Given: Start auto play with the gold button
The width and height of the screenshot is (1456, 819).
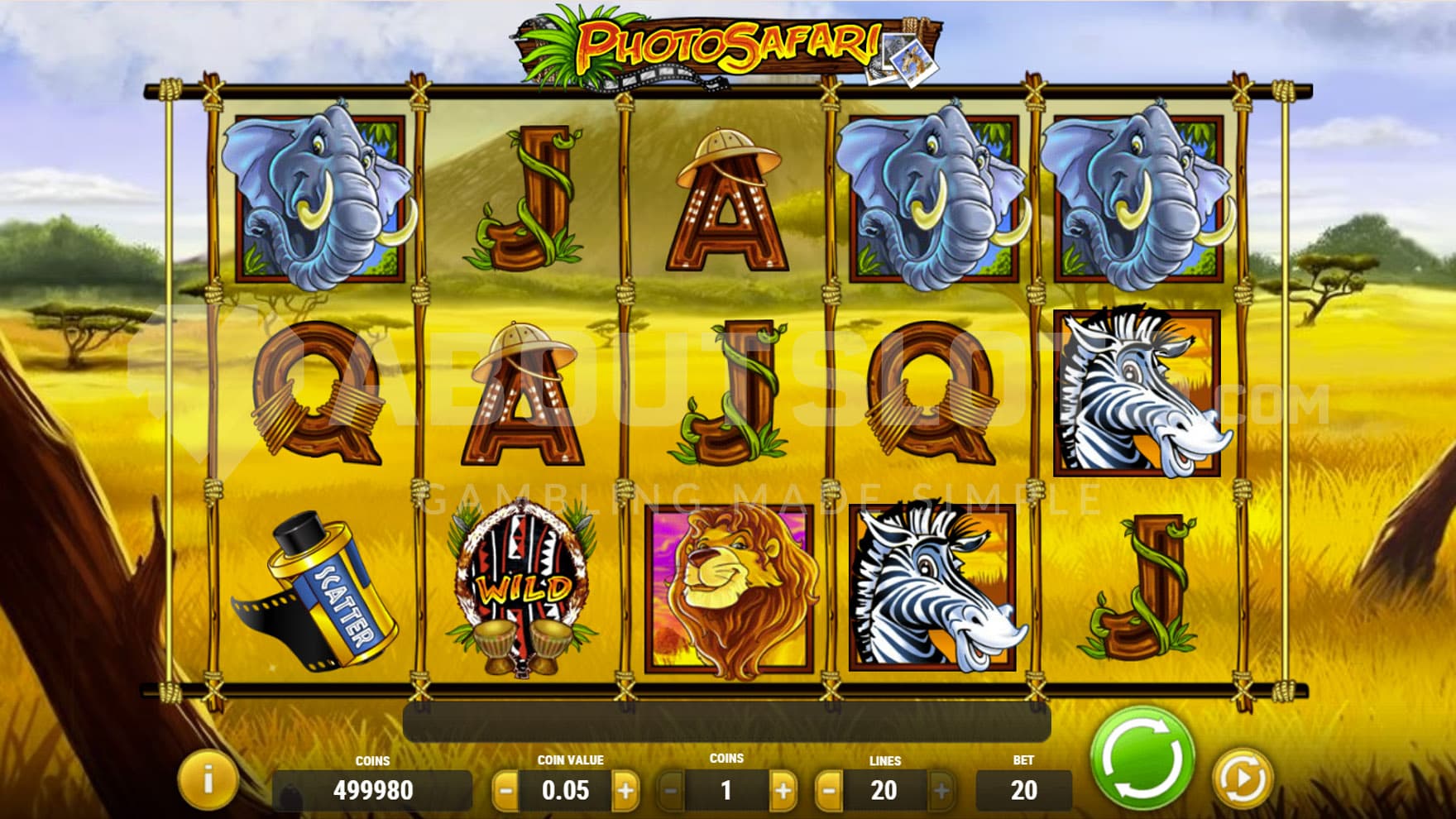Looking at the screenshot, I should 1241,778.
